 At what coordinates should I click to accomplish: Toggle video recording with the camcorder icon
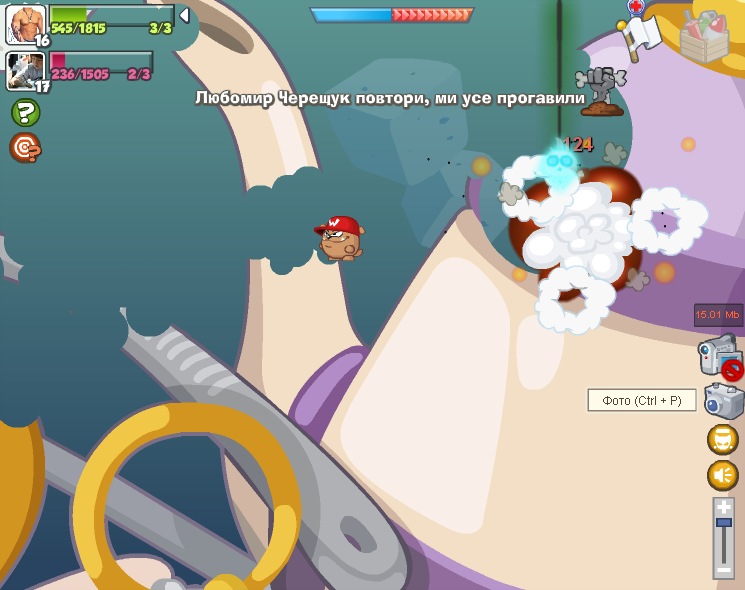(719, 355)
